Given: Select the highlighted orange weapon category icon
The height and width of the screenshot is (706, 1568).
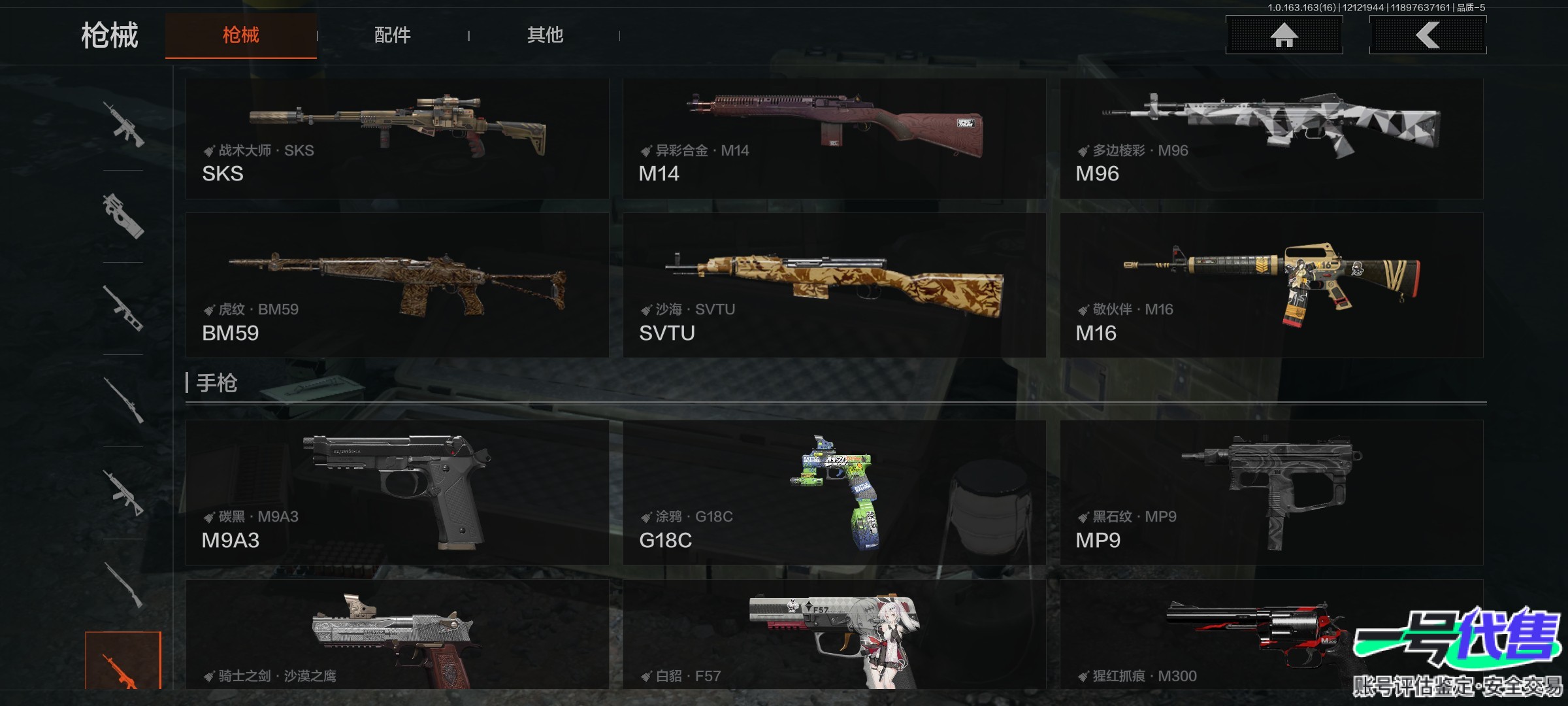Looking at the screenshot, I should 123,660.
